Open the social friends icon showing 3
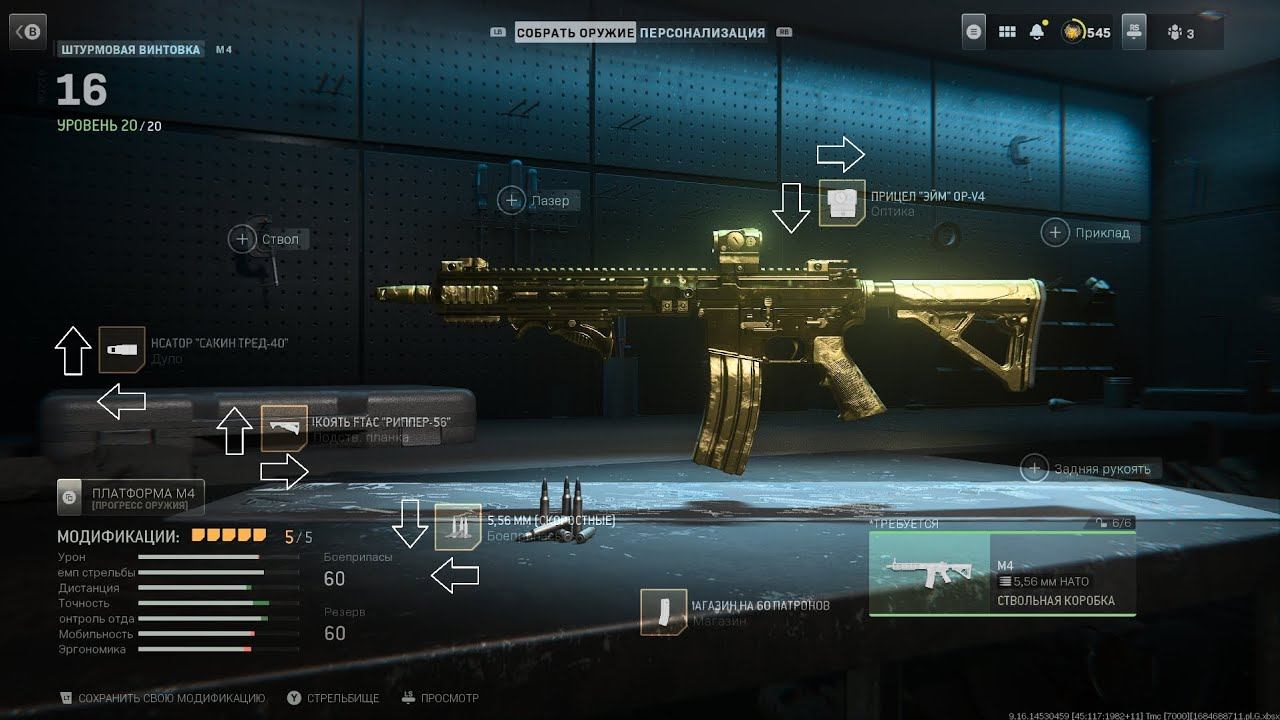This screenshot has height=720, width=1280. click(x=1183, y=33)
